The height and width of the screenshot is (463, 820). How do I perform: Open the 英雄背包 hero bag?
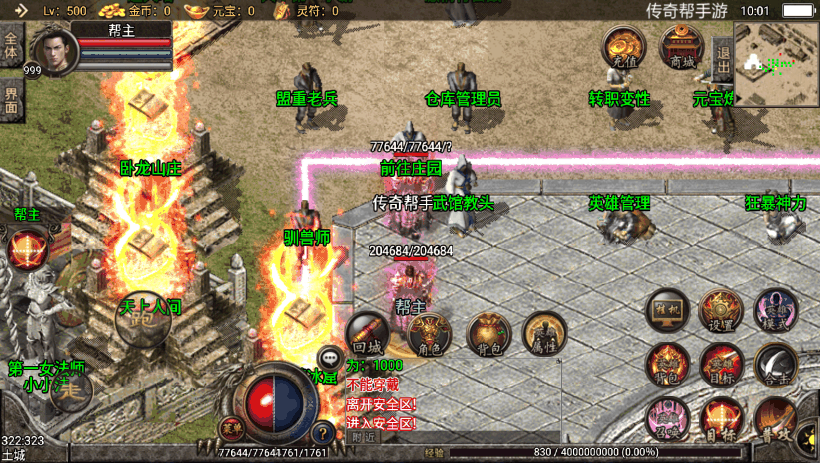667,364
